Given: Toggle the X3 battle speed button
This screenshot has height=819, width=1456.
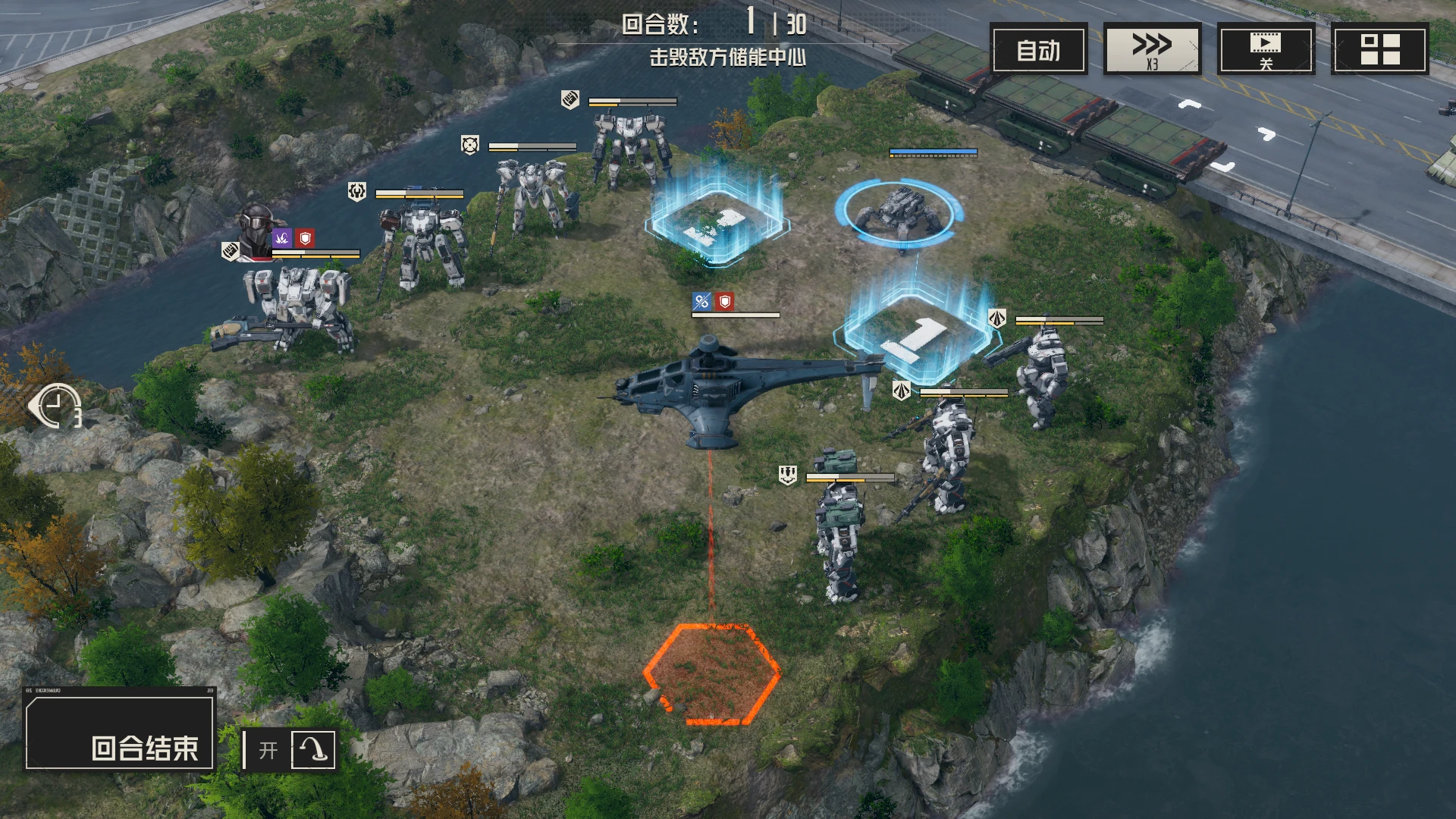Looking at the screenshot, I should 1152,49.
